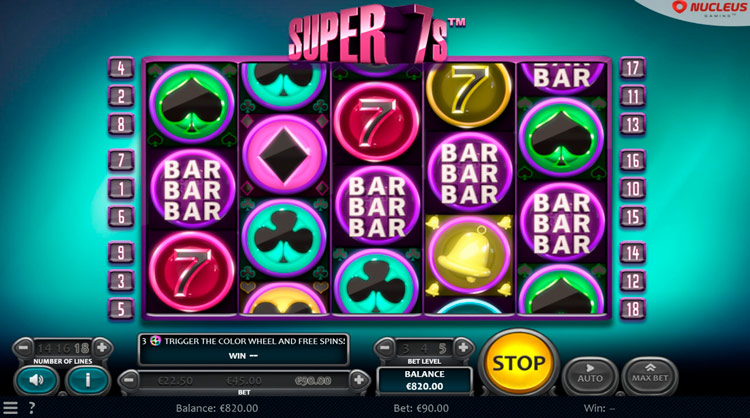Decrease the number of lines
750x418 pixels.
[23, 349]
